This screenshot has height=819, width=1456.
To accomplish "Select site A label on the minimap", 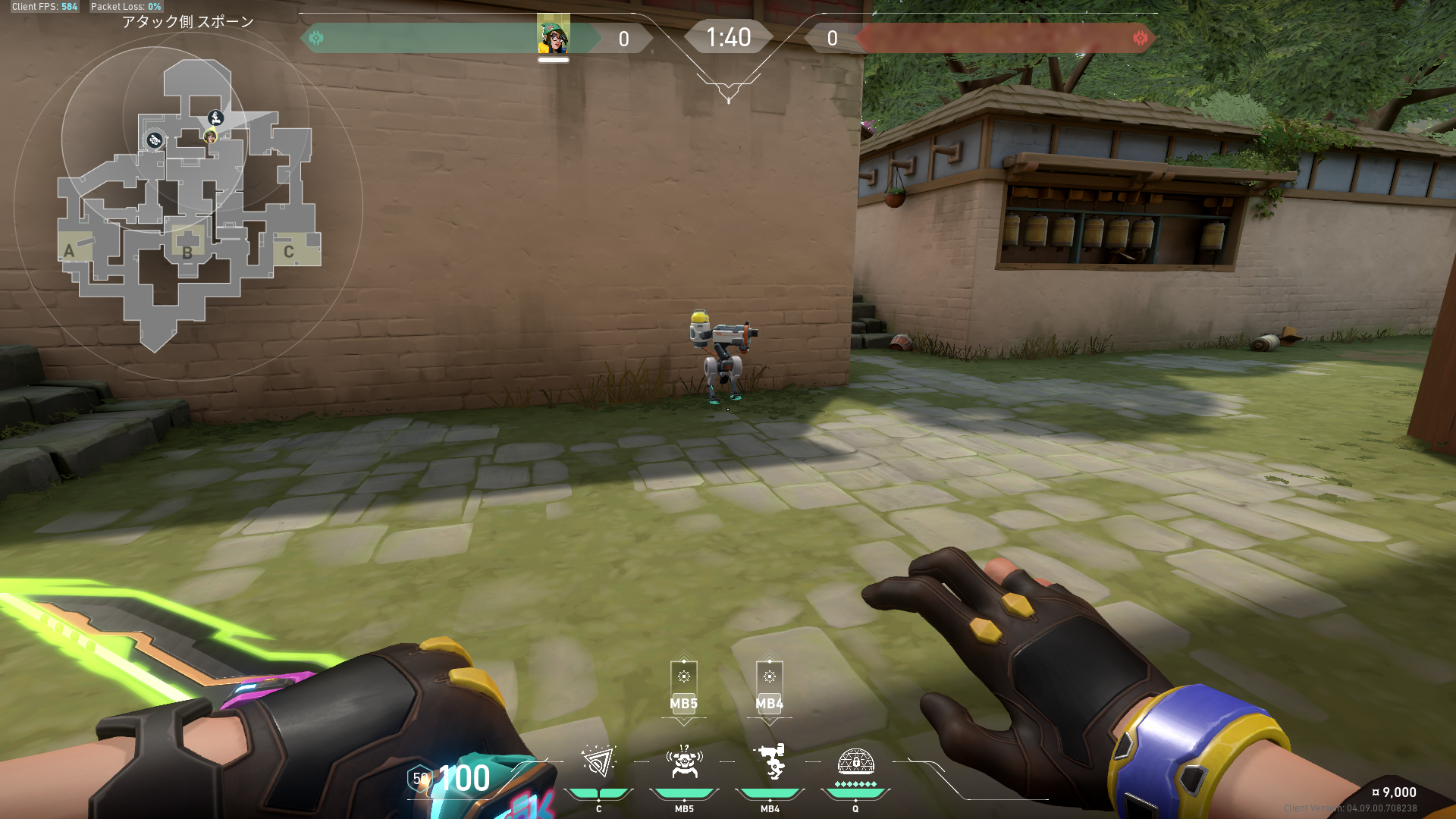I will click(x=69, y=251).
